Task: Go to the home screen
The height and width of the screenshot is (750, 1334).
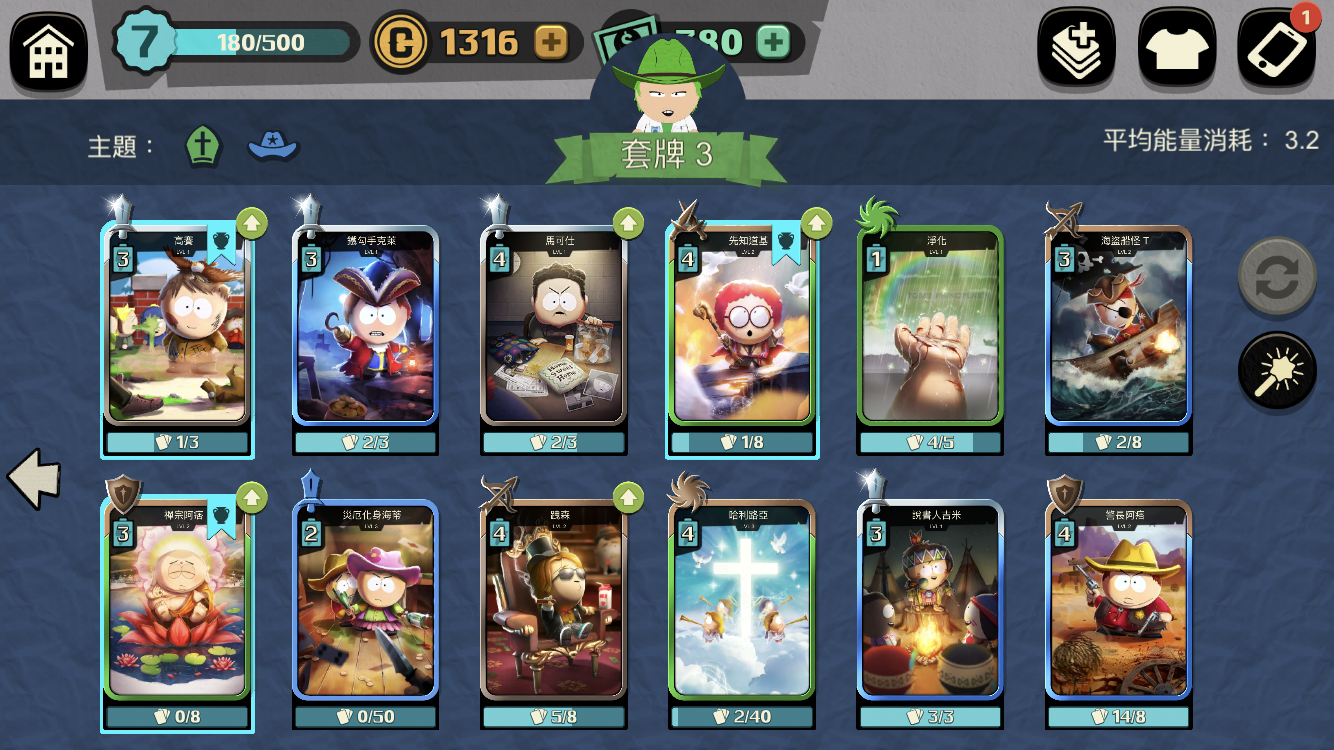Action: 48,50
